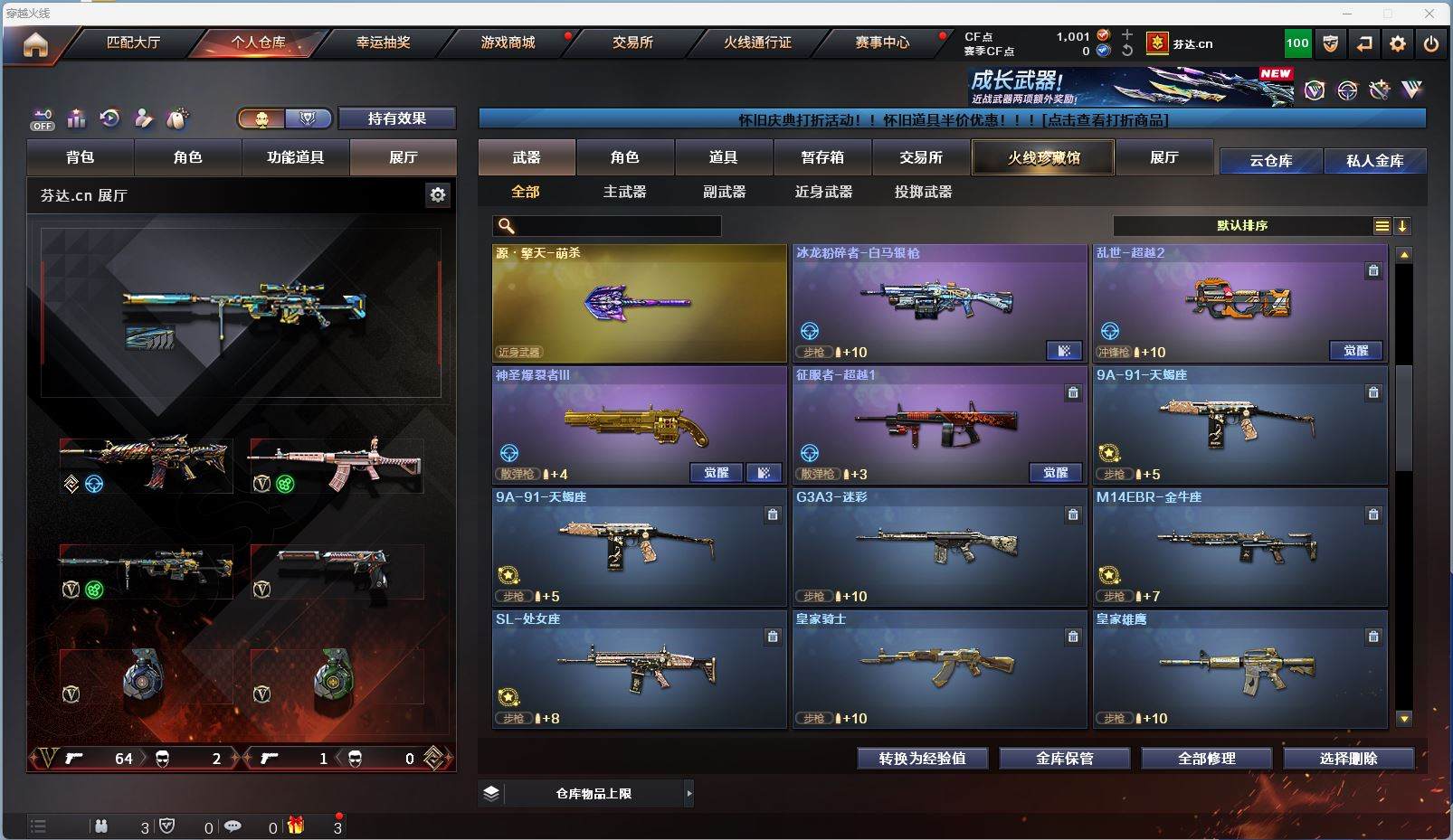The image size is (1453, 840).
Task: Click 全部修理 repair all button
Action: point(1206,759)
